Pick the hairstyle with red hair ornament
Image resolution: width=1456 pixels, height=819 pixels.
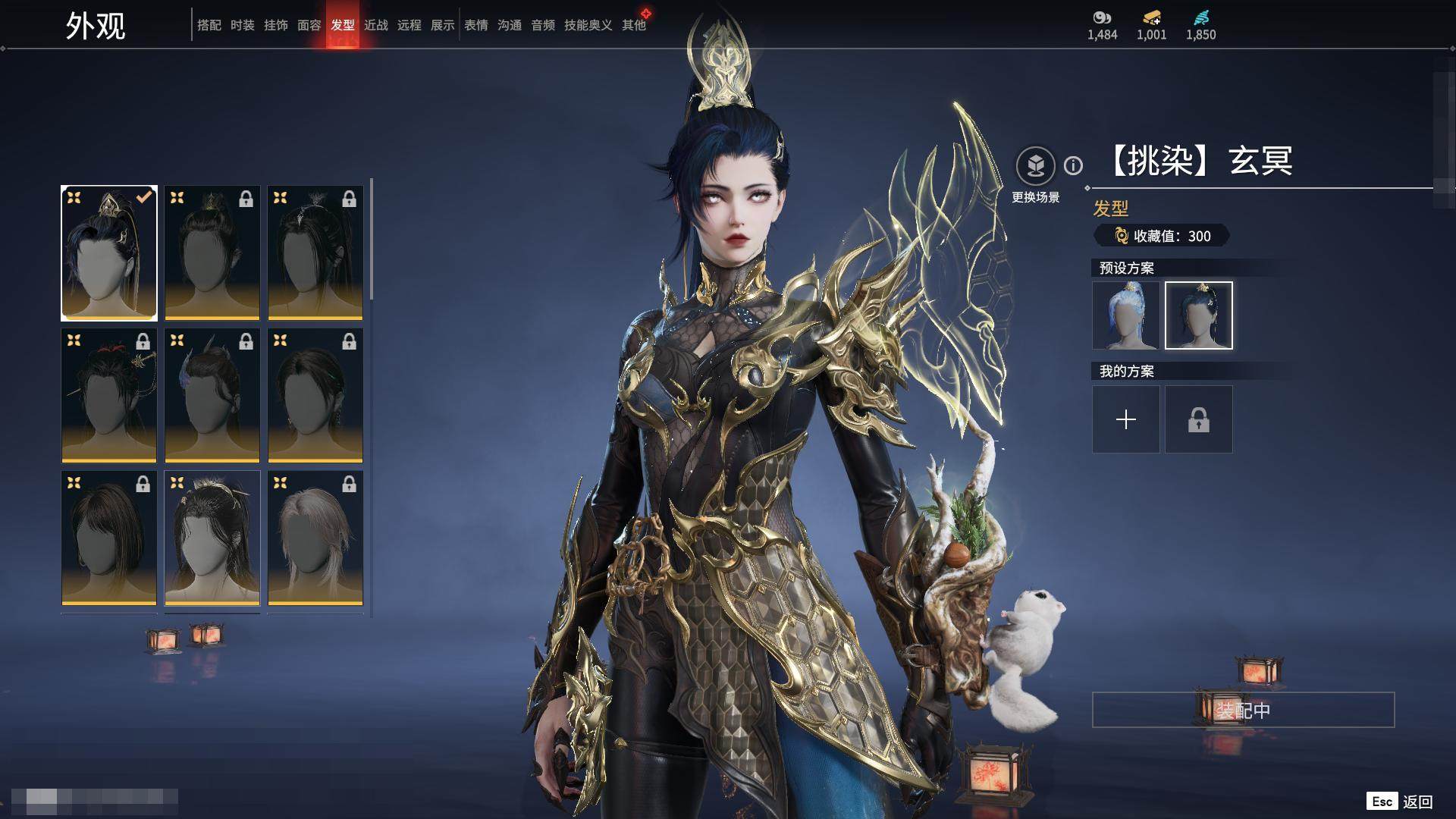109,395
